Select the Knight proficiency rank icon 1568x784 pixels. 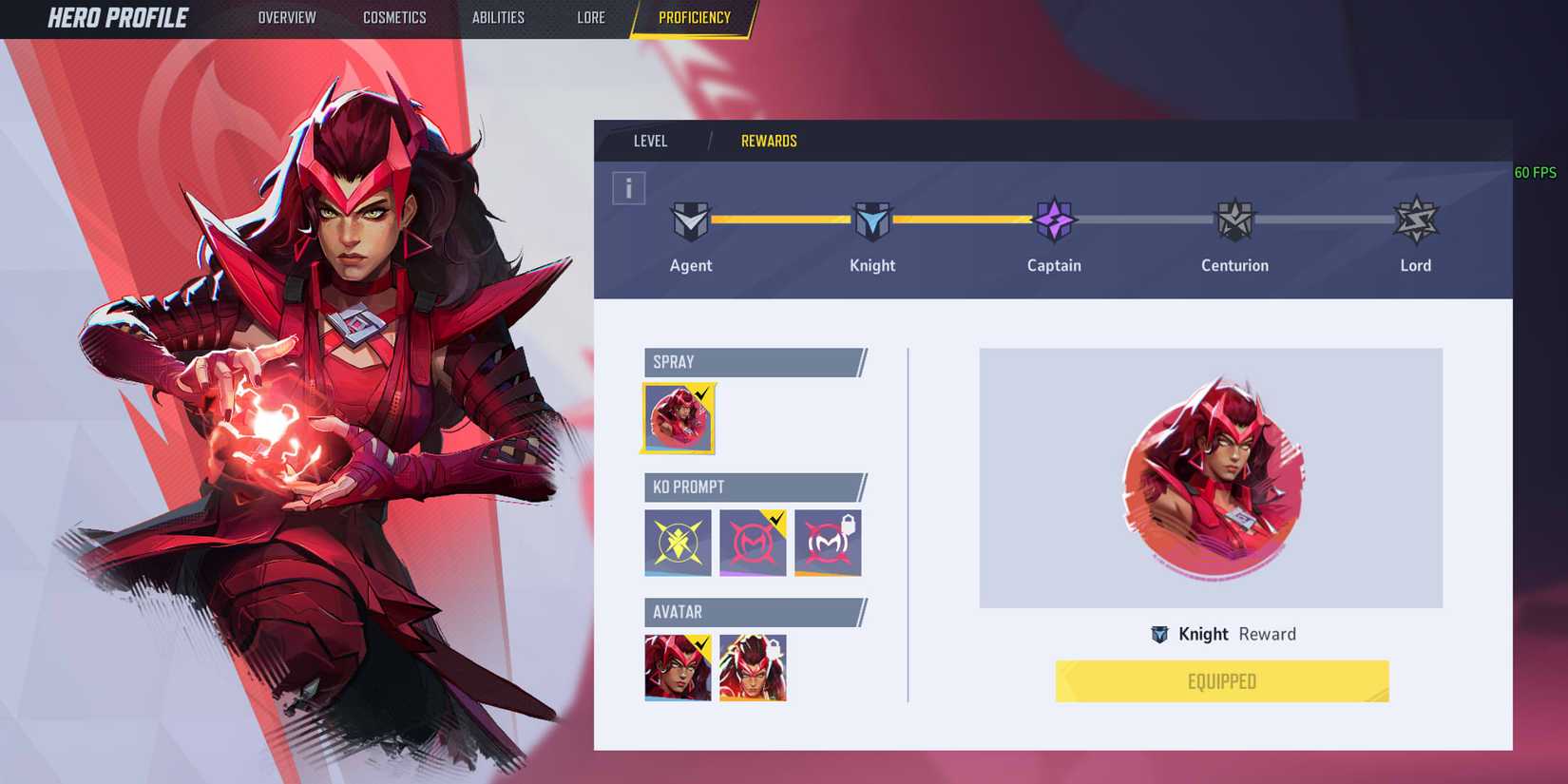point(872,219)
